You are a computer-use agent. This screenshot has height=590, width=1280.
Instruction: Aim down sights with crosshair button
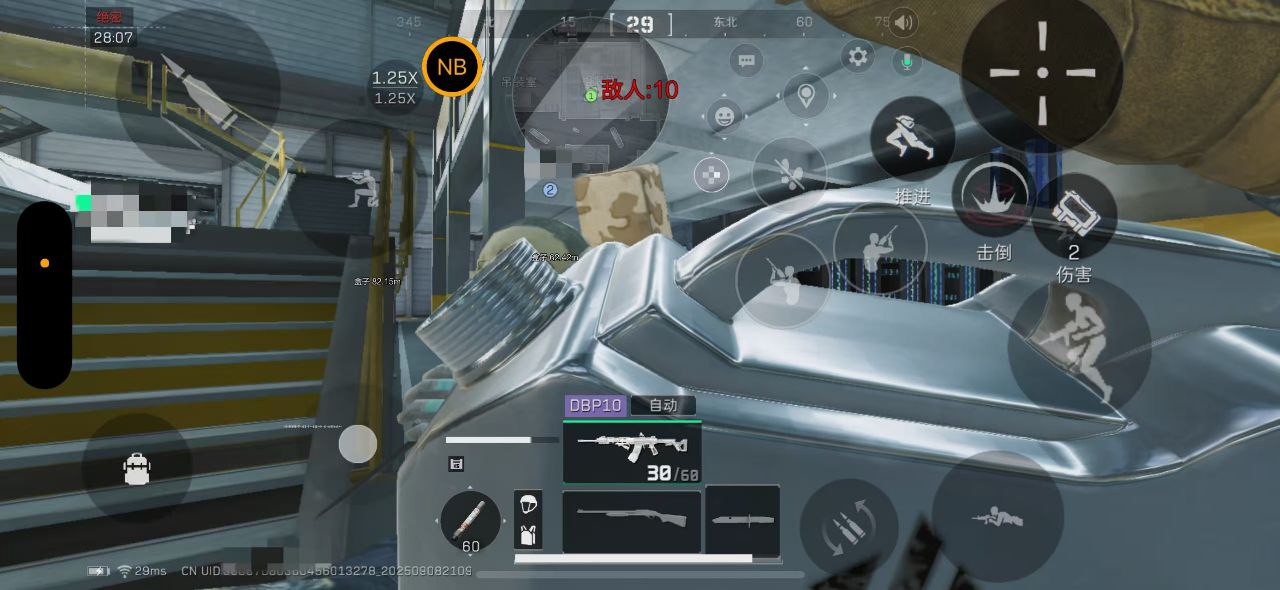(1042, 72)
